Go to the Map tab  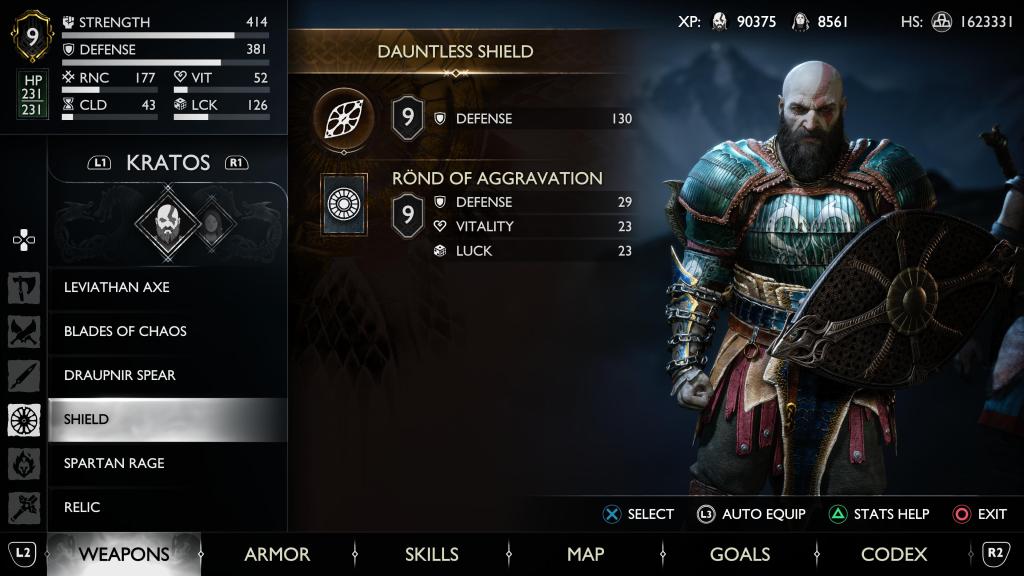point(586,554)
